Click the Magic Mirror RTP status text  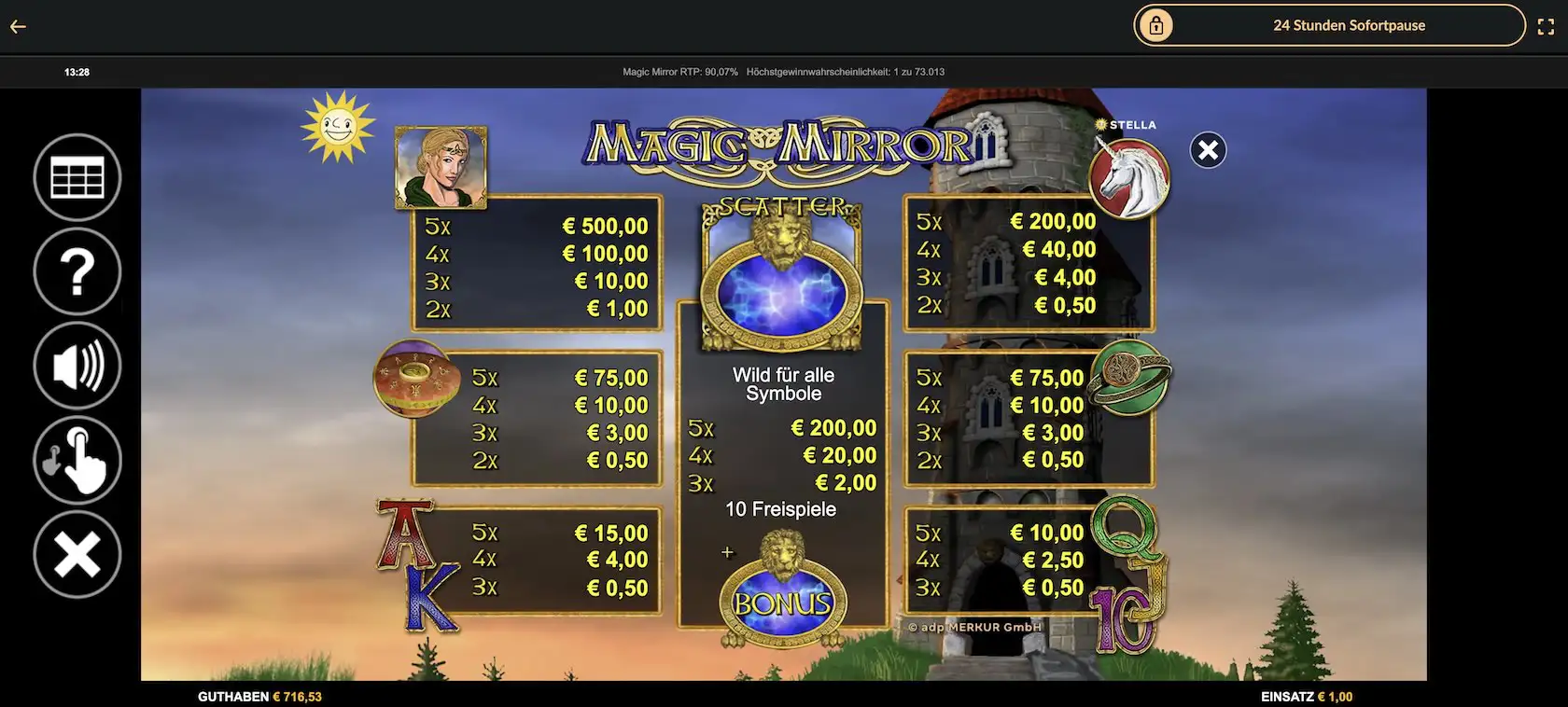click(679, 71)
